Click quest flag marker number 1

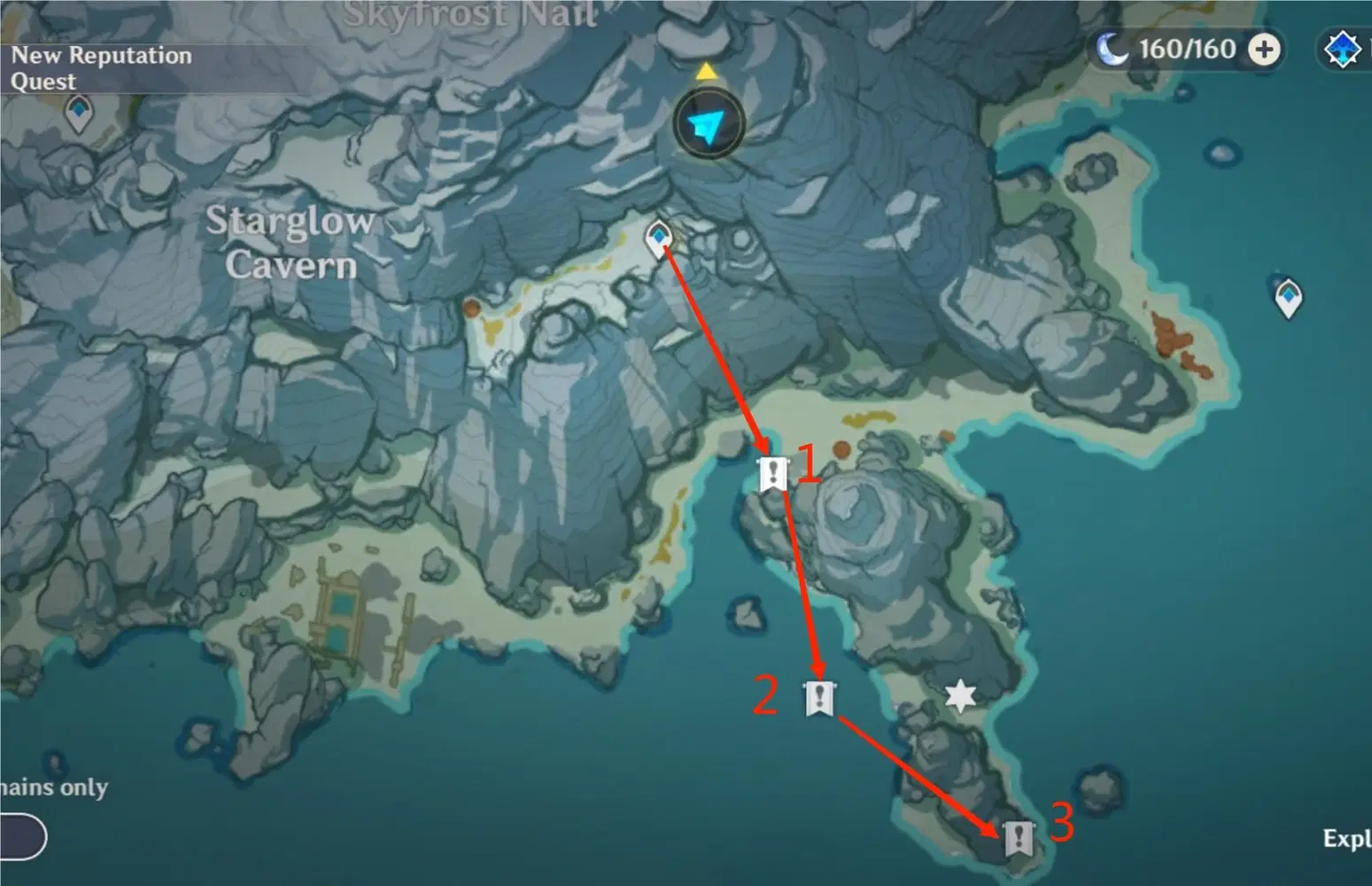tap(773, 473)
